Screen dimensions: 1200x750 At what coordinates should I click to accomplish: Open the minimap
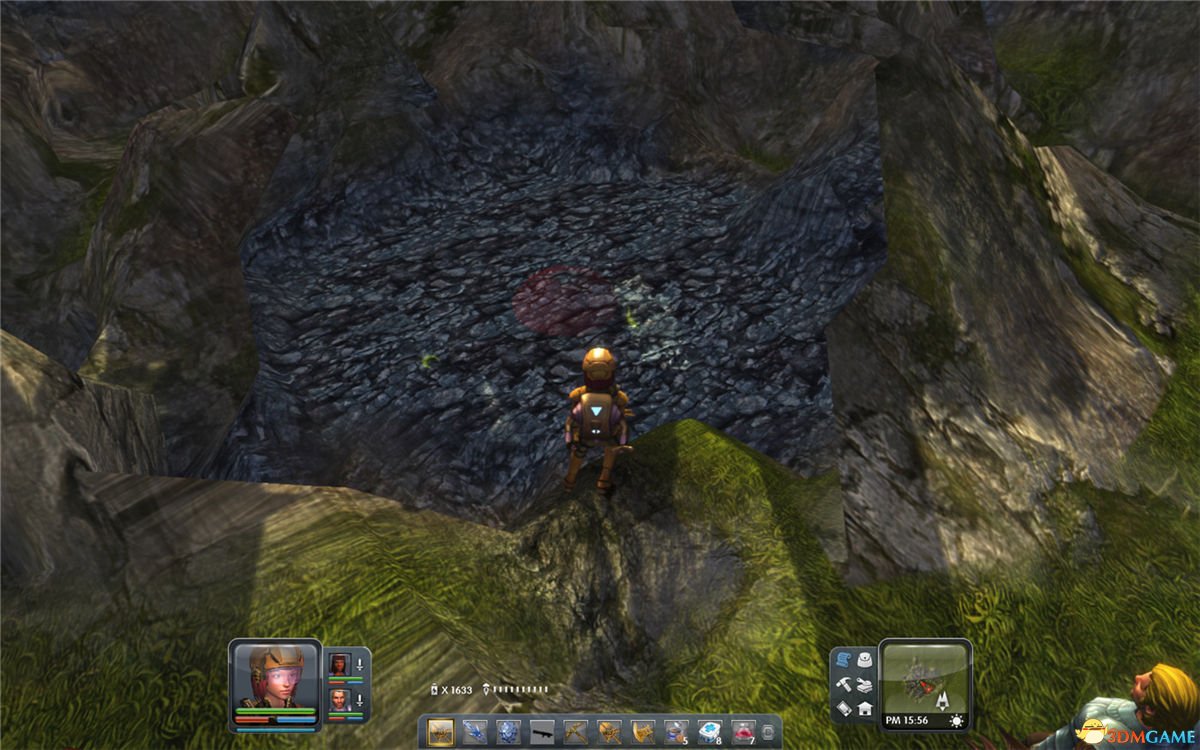(925, 677)
